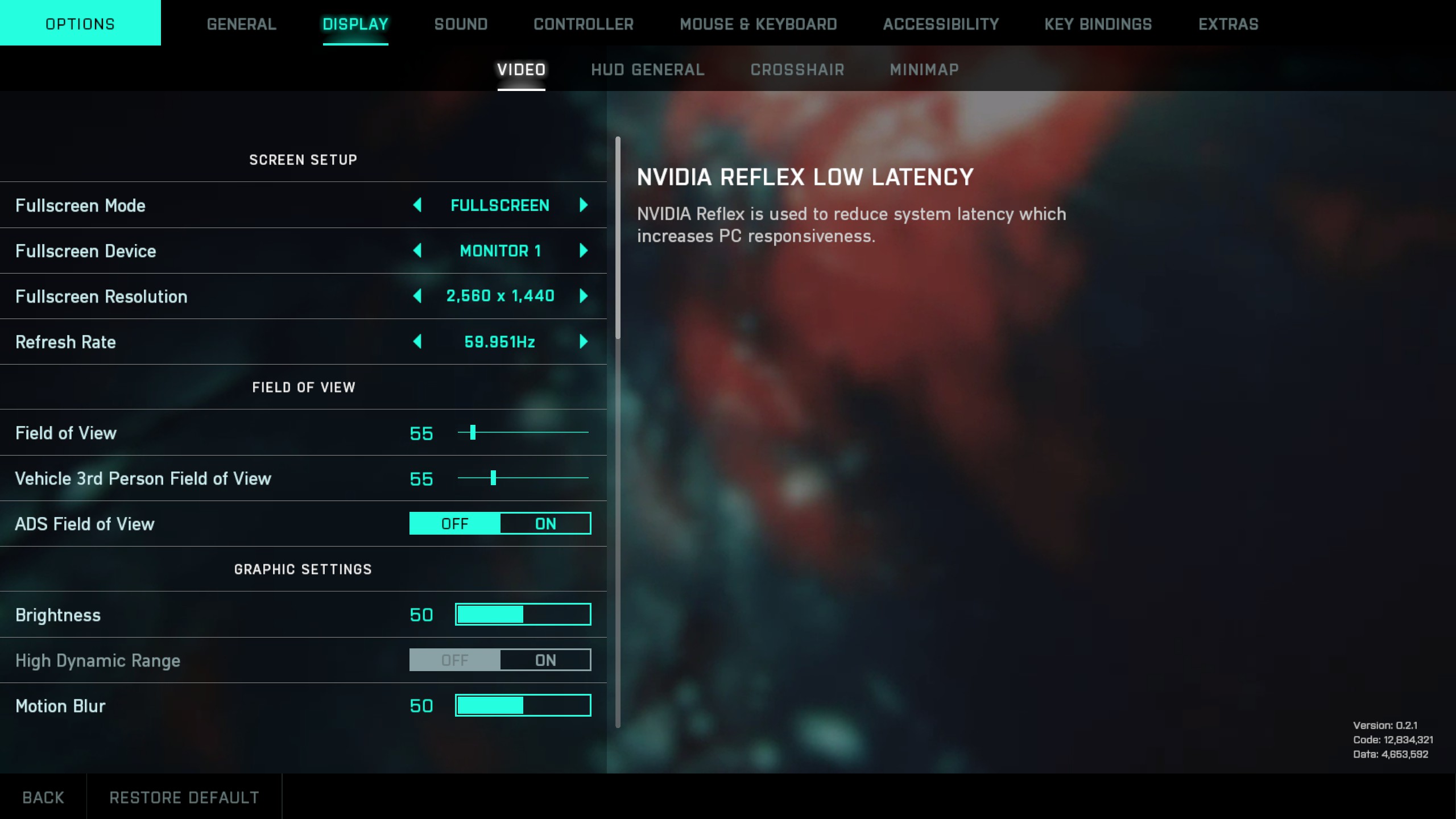Switch to the Key Bindings tab
This screenshot has height=819, width=1456.
point(1098,24)
